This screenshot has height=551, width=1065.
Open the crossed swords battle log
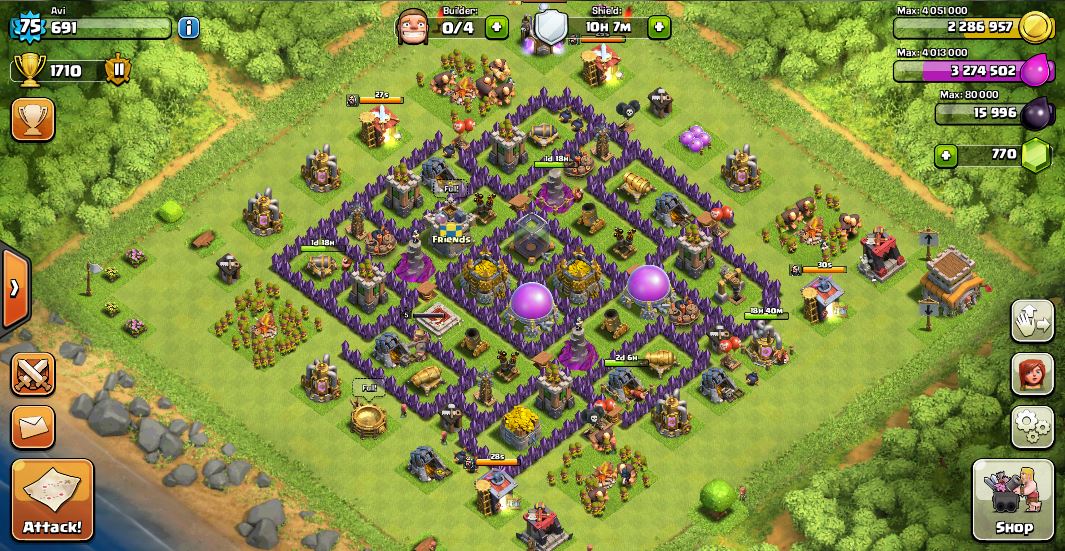32,375
